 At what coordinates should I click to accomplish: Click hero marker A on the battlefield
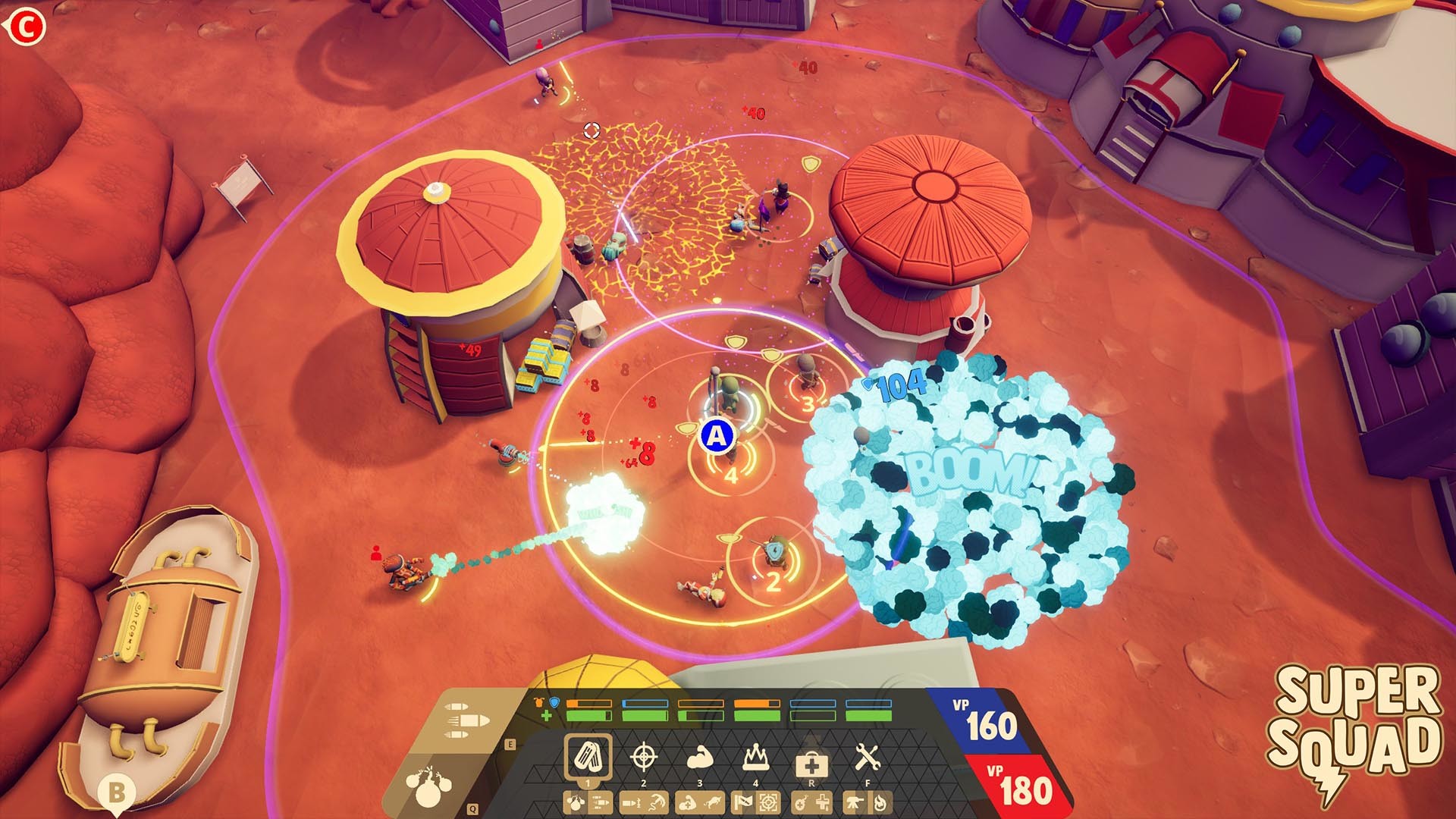pyautogui.click(x=716, y=436)
